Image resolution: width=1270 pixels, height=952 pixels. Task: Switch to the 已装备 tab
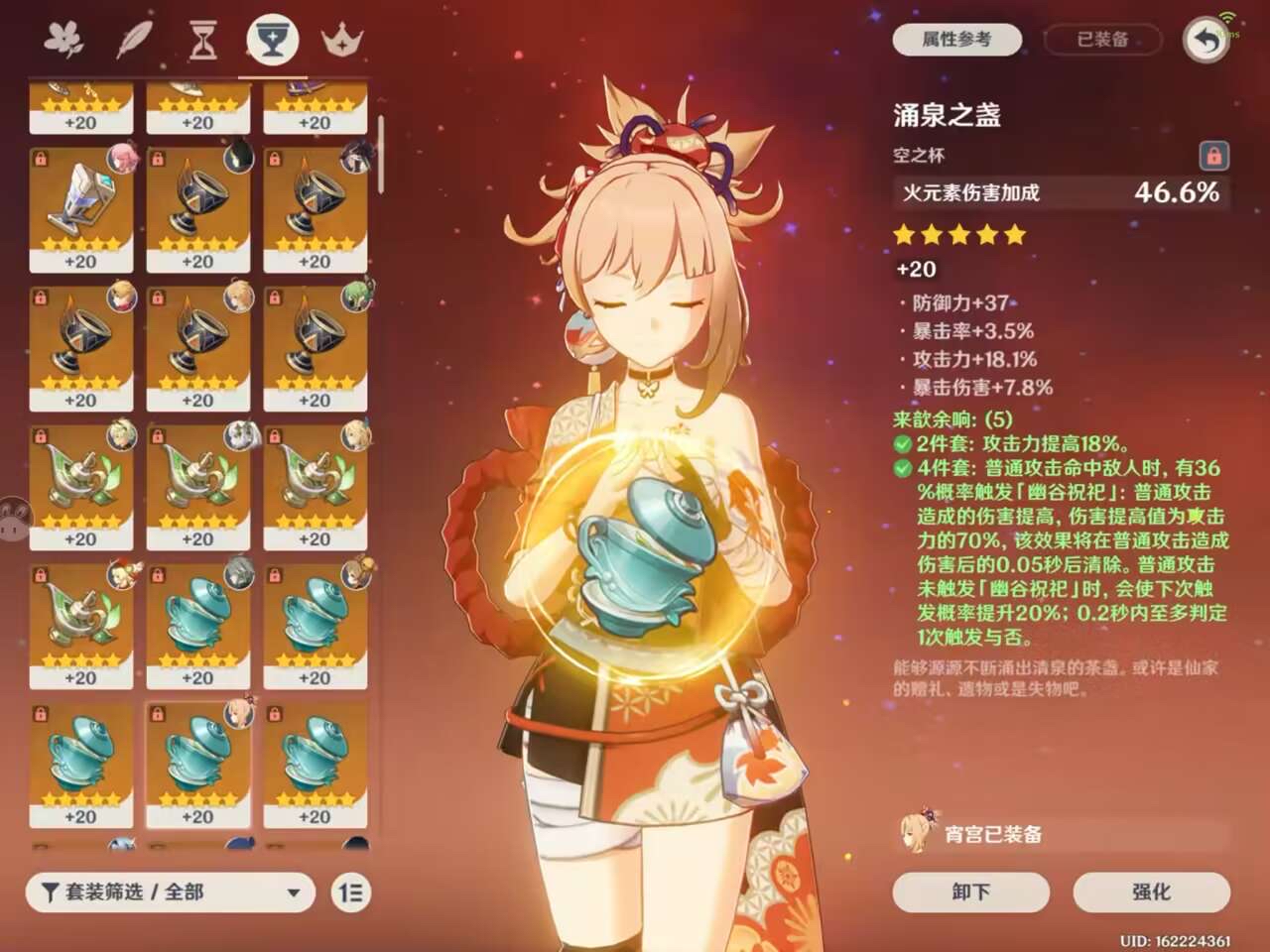click(x=1101, y=40)
